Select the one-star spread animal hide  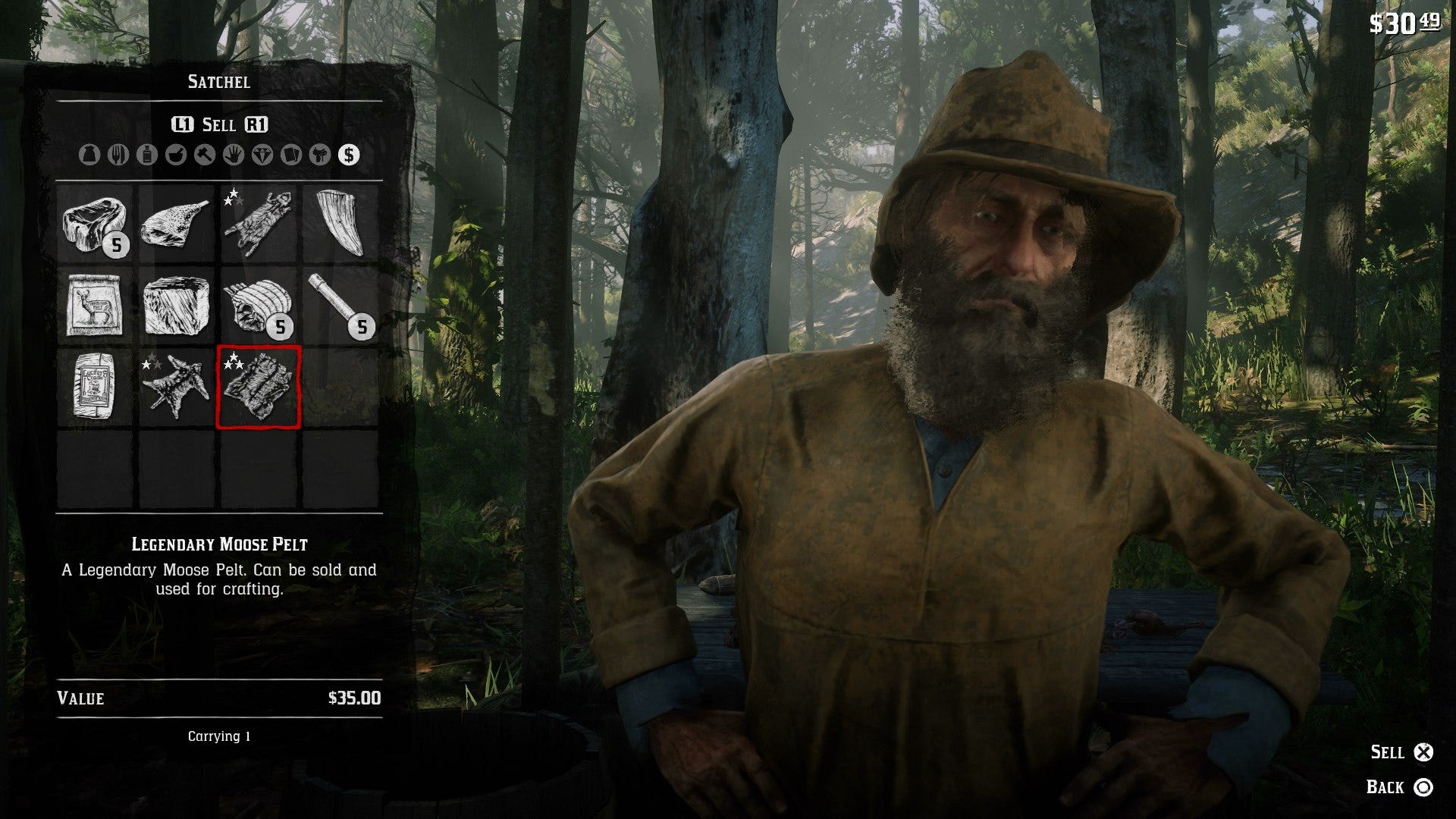pyautogui.click(x=177, y=387)
